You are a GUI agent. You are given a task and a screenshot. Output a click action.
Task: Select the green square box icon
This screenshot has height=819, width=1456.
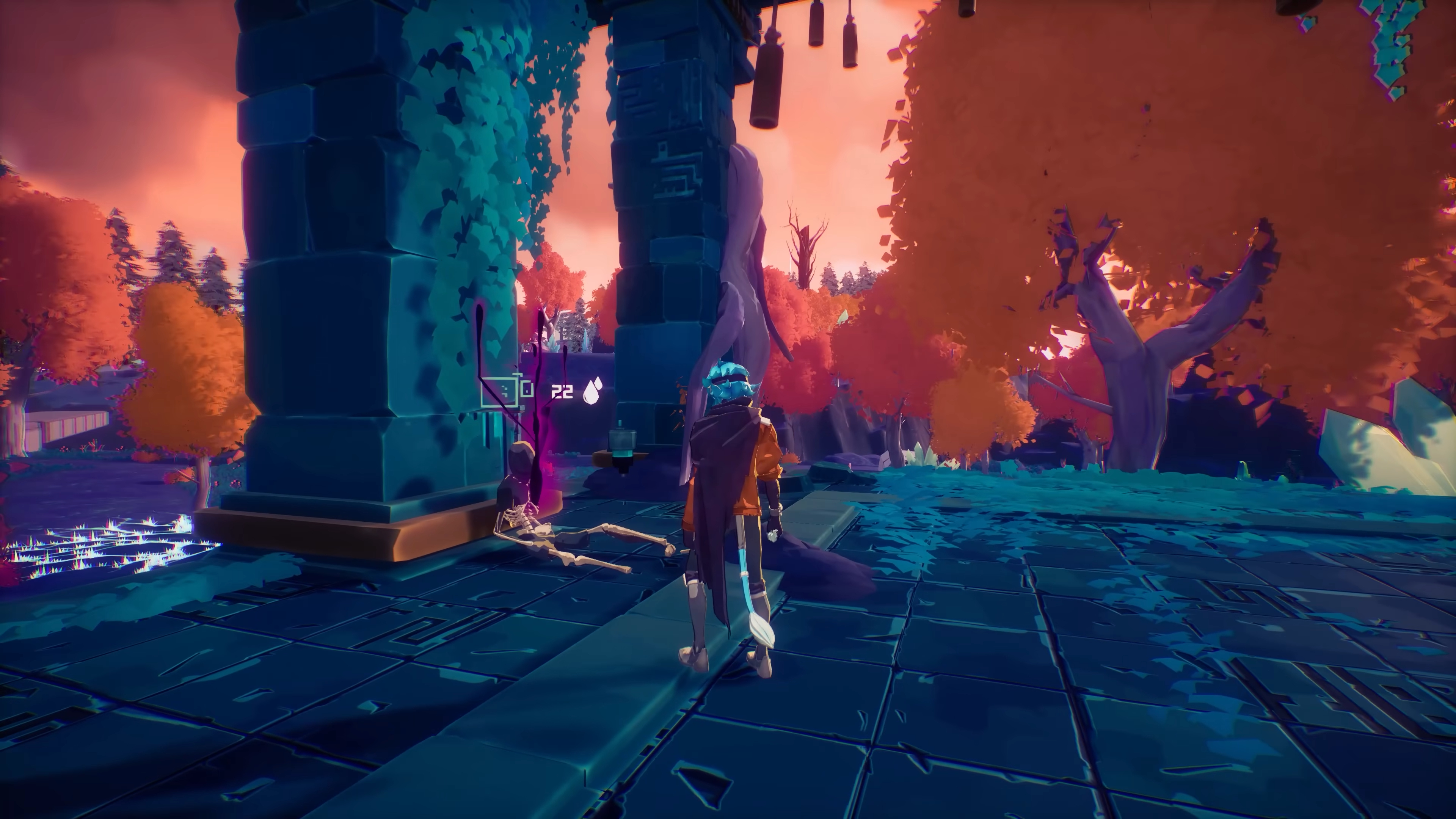500,392
